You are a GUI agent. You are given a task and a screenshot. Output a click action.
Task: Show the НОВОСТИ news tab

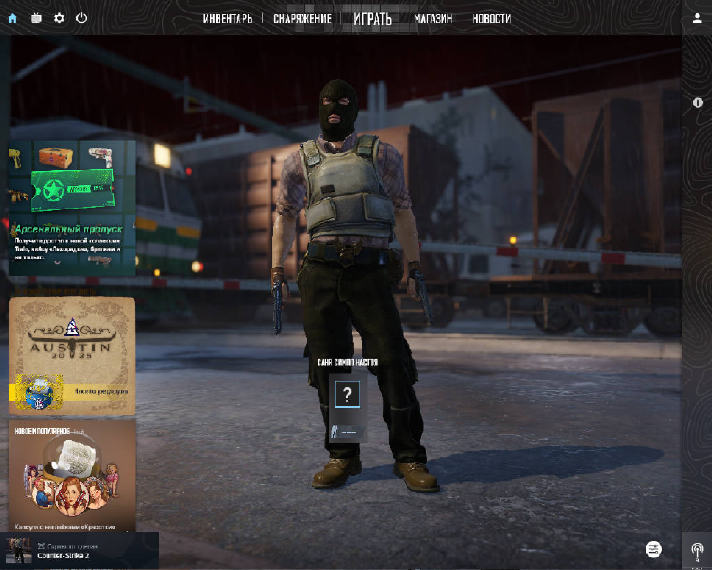pyautogui.click(x=491, y=19)
